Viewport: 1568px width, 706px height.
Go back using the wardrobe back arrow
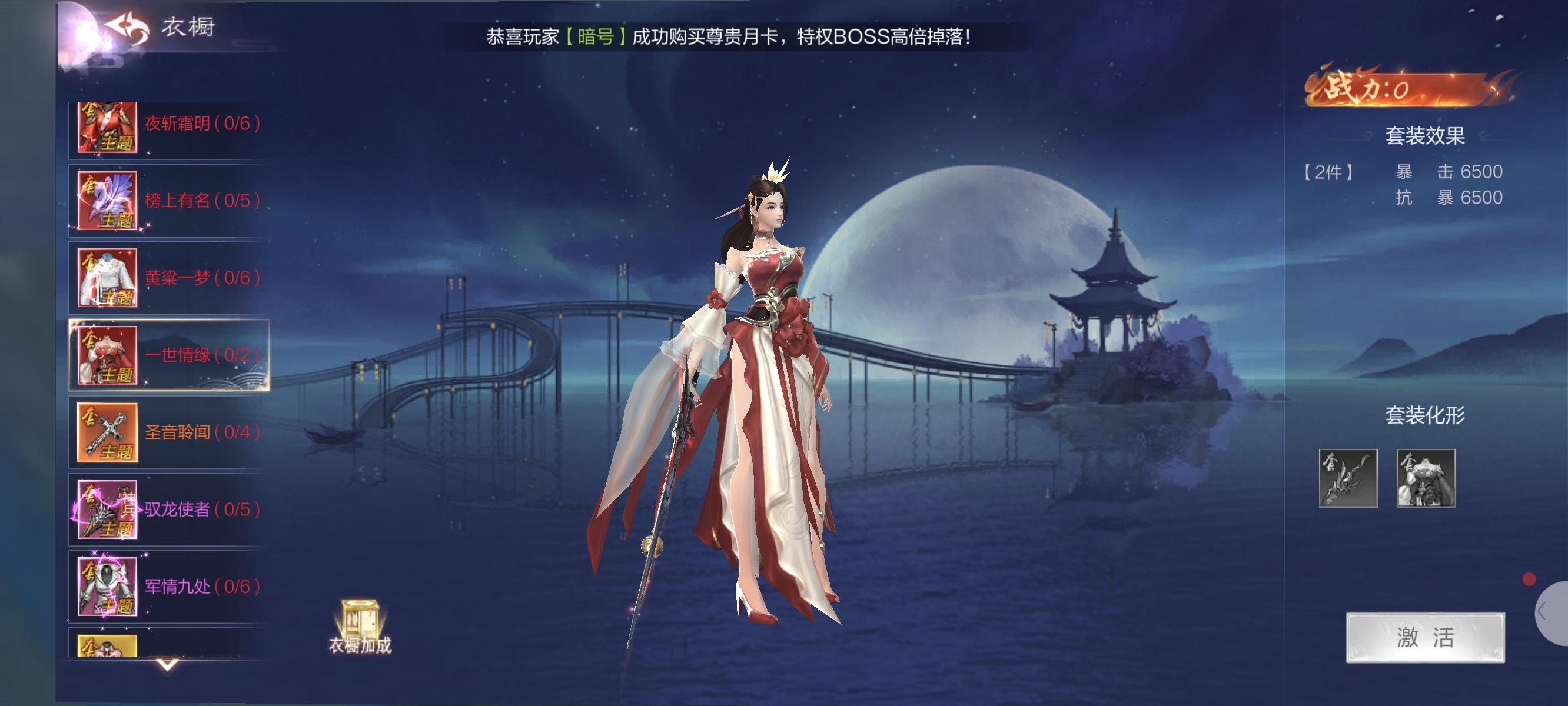click(x=127, y=28)
